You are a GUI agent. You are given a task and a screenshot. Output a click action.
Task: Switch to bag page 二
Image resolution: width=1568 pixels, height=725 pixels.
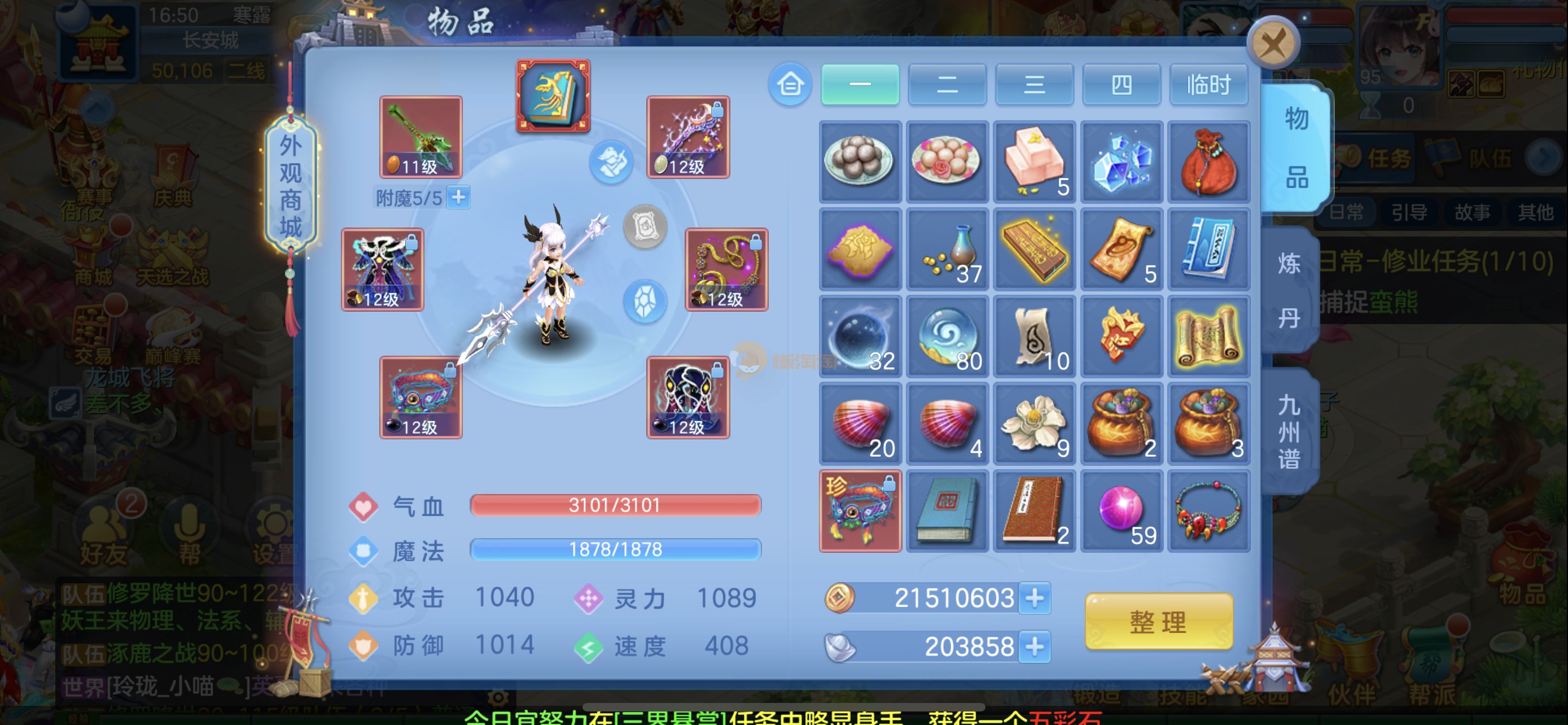tap(947, 85)
